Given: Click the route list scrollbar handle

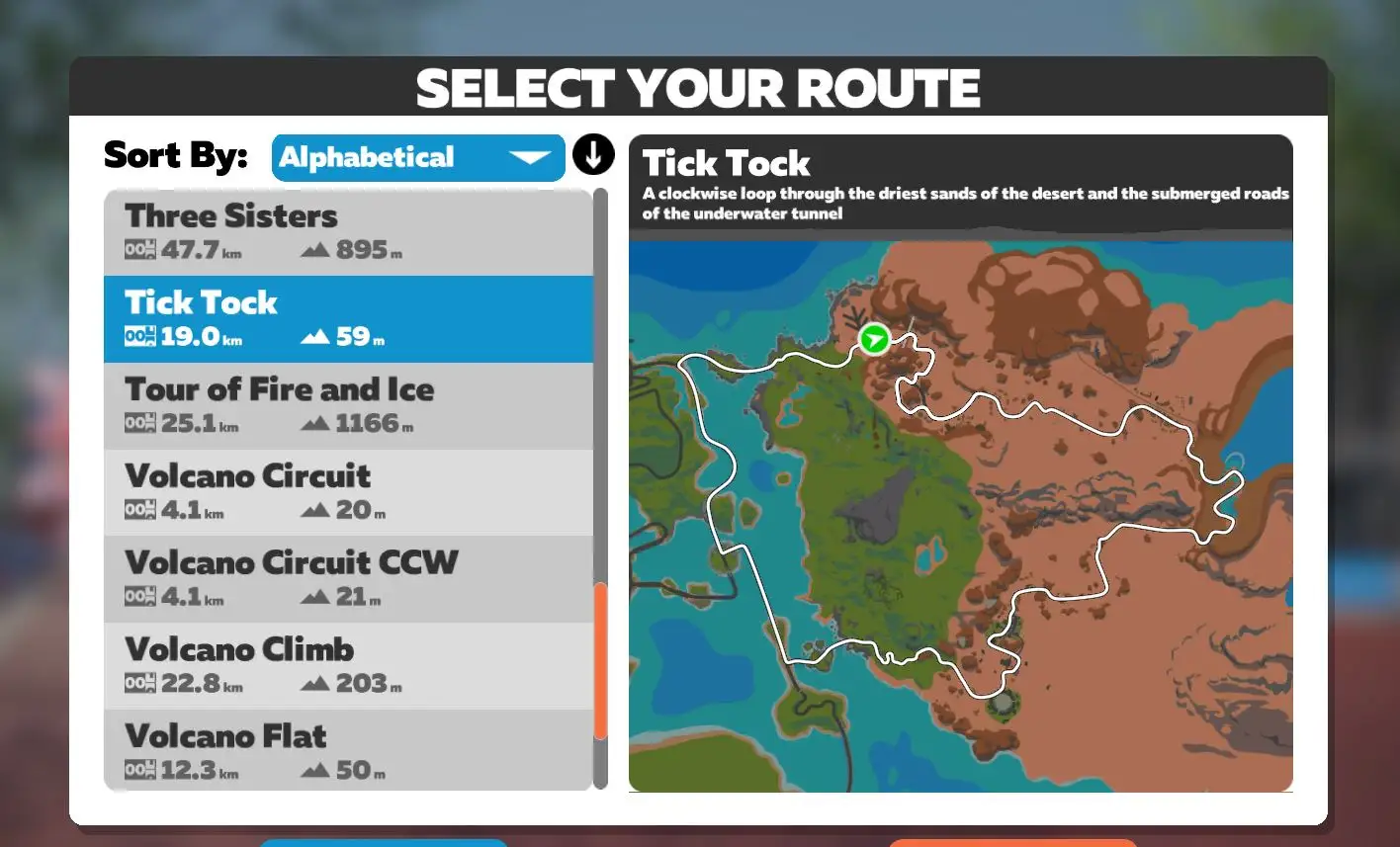Looking at the screenshot, I should 600,660.
